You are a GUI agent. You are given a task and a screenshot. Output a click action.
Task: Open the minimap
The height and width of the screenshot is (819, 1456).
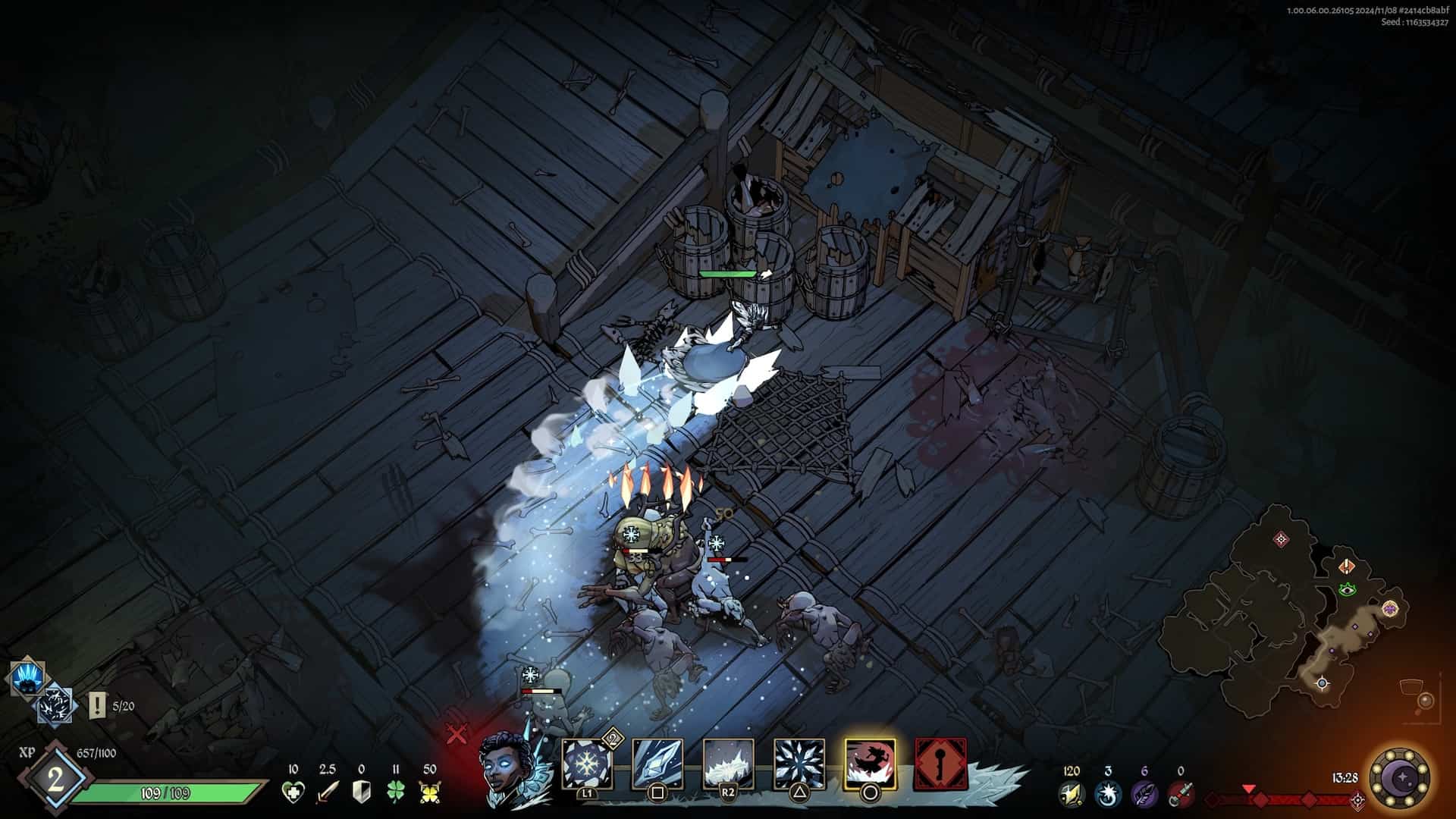coord(1289,607)
